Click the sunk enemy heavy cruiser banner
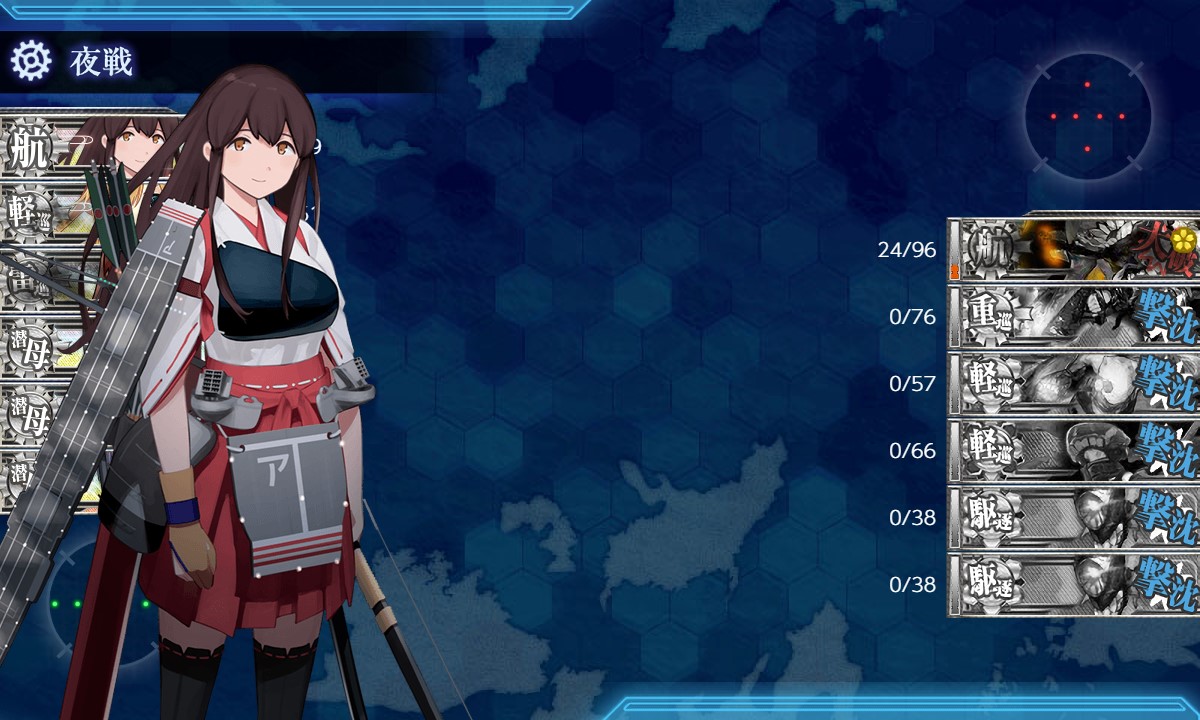This screenshot has height=720, width=1200. coord(1075,316)
